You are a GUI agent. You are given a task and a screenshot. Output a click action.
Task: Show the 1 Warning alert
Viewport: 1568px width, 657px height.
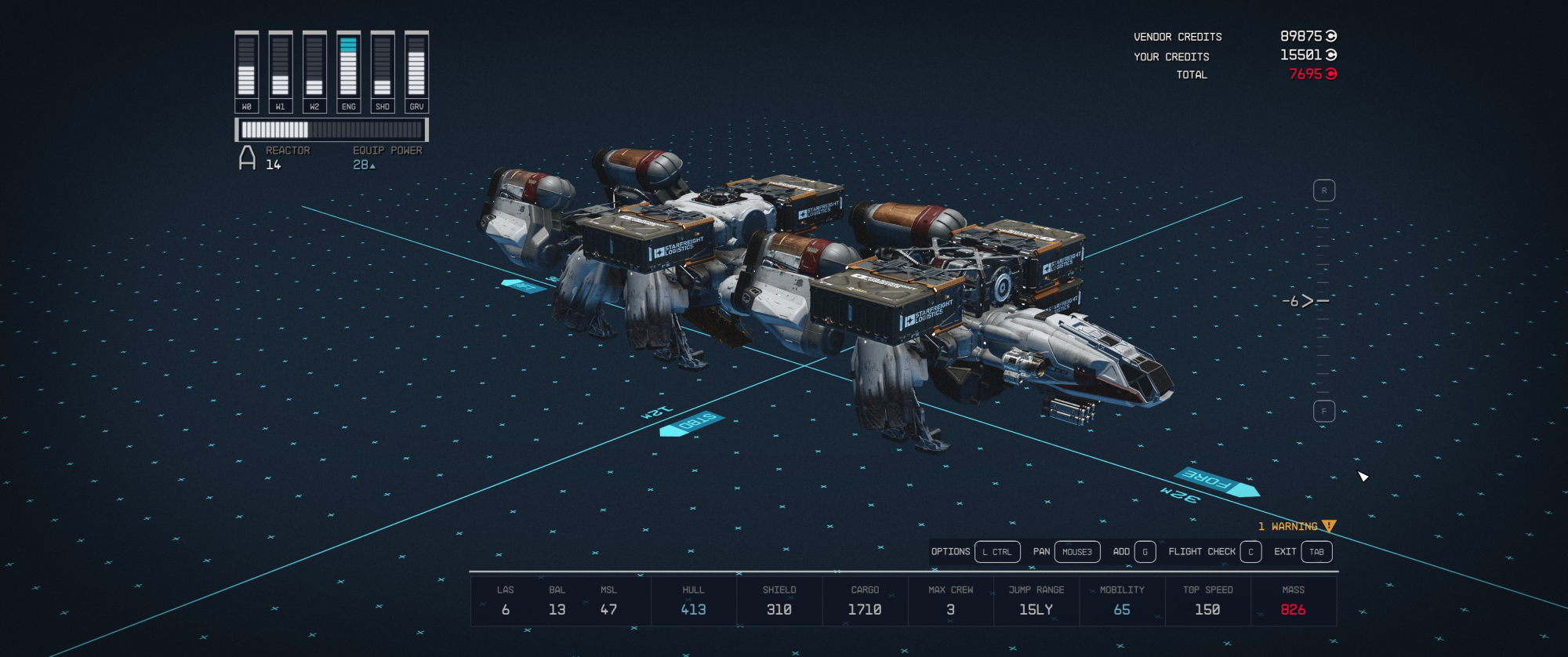point(1297,526)
